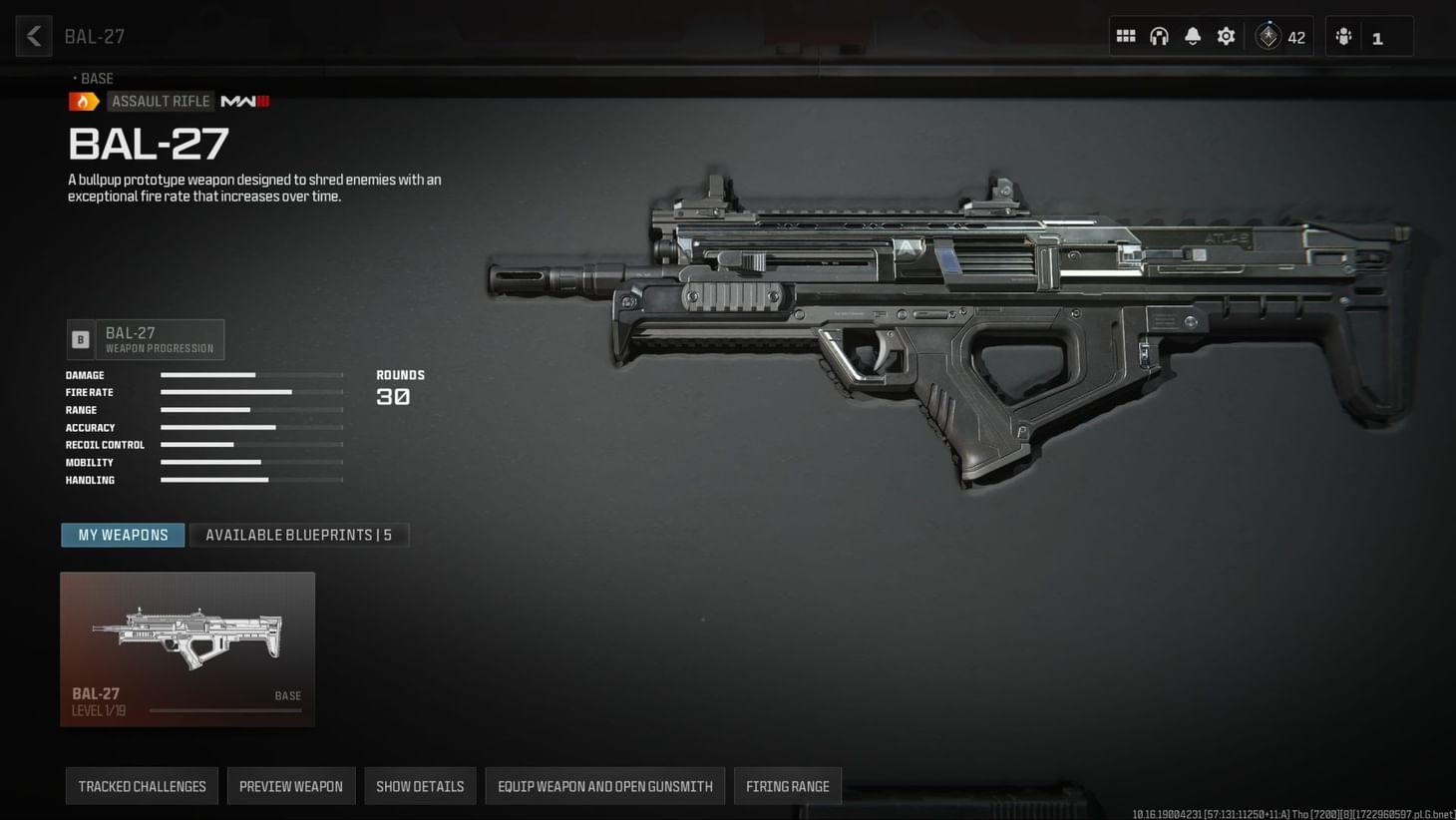This screenshot has width=1456, height=820.
Task: Open the social/channels grid icon in top bar
Action: click(1125, 36)
